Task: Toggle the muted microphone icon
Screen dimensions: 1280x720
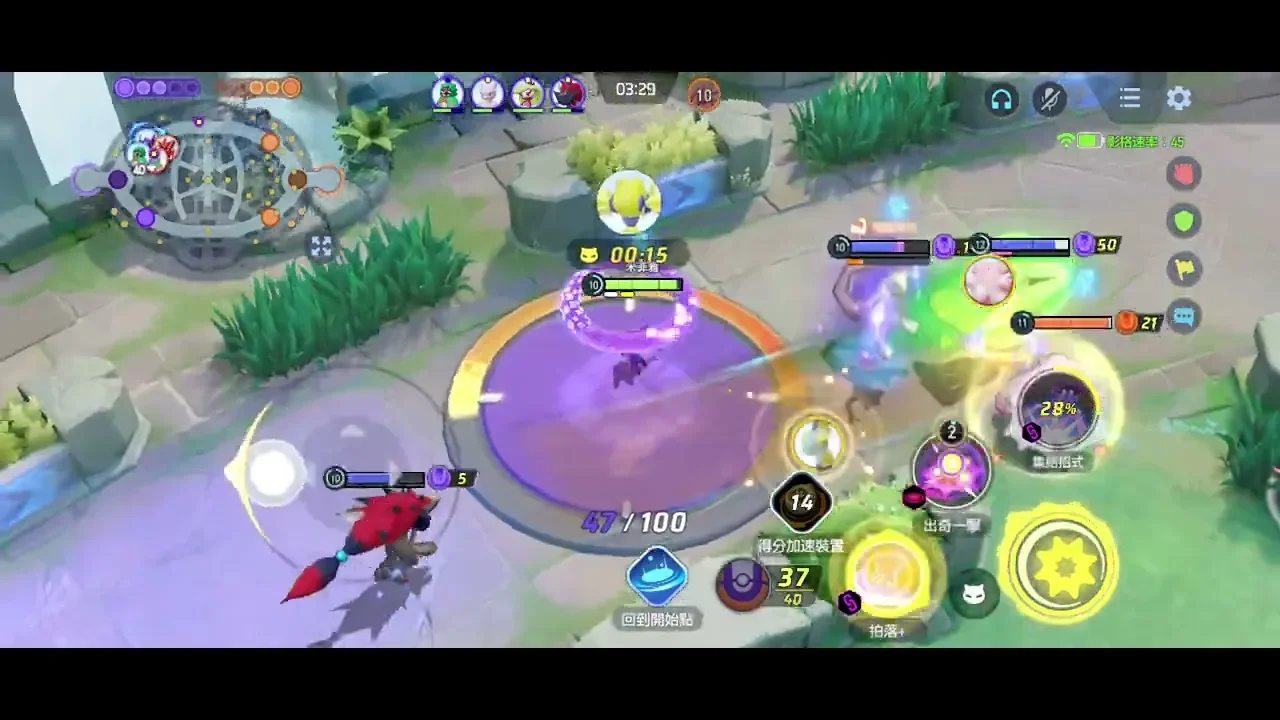Action: (1050, 98)
